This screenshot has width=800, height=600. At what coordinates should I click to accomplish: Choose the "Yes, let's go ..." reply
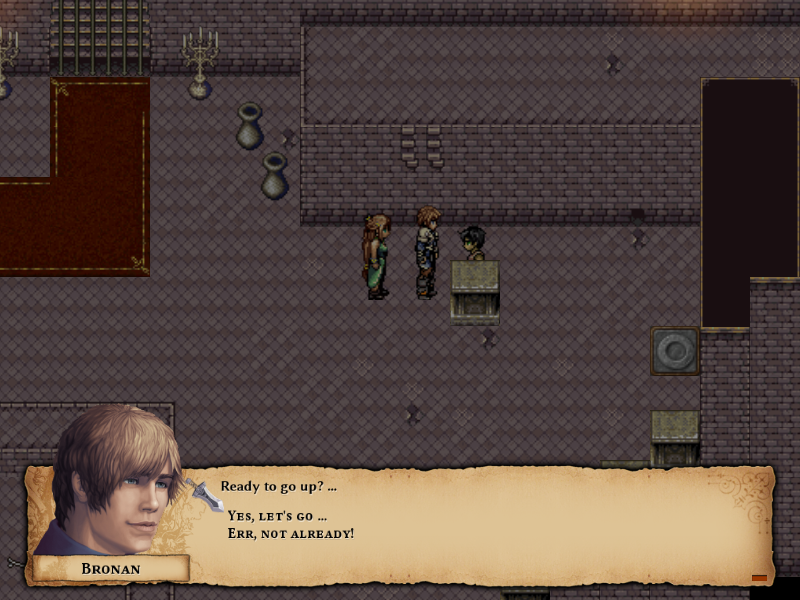[x=277, y=516]
